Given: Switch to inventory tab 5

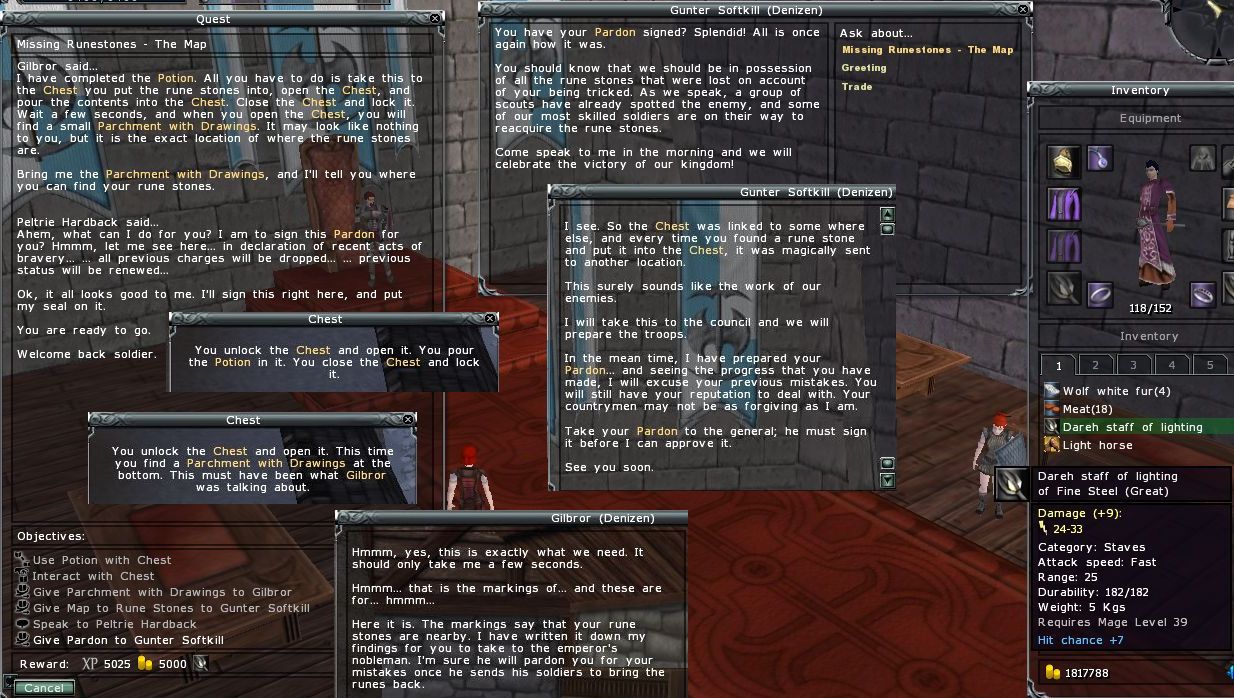Looking at the screenshot, I should (1209, 365).
